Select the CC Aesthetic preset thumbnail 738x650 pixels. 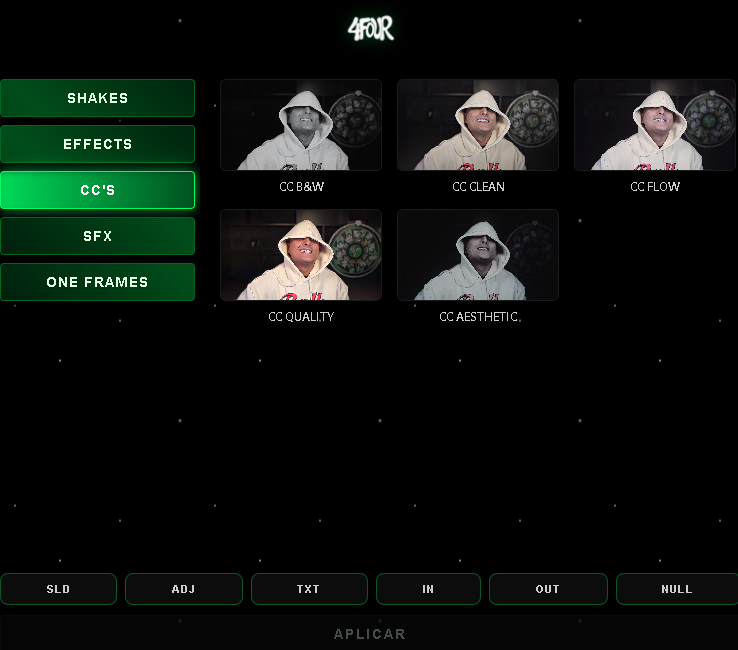[478, 255]
